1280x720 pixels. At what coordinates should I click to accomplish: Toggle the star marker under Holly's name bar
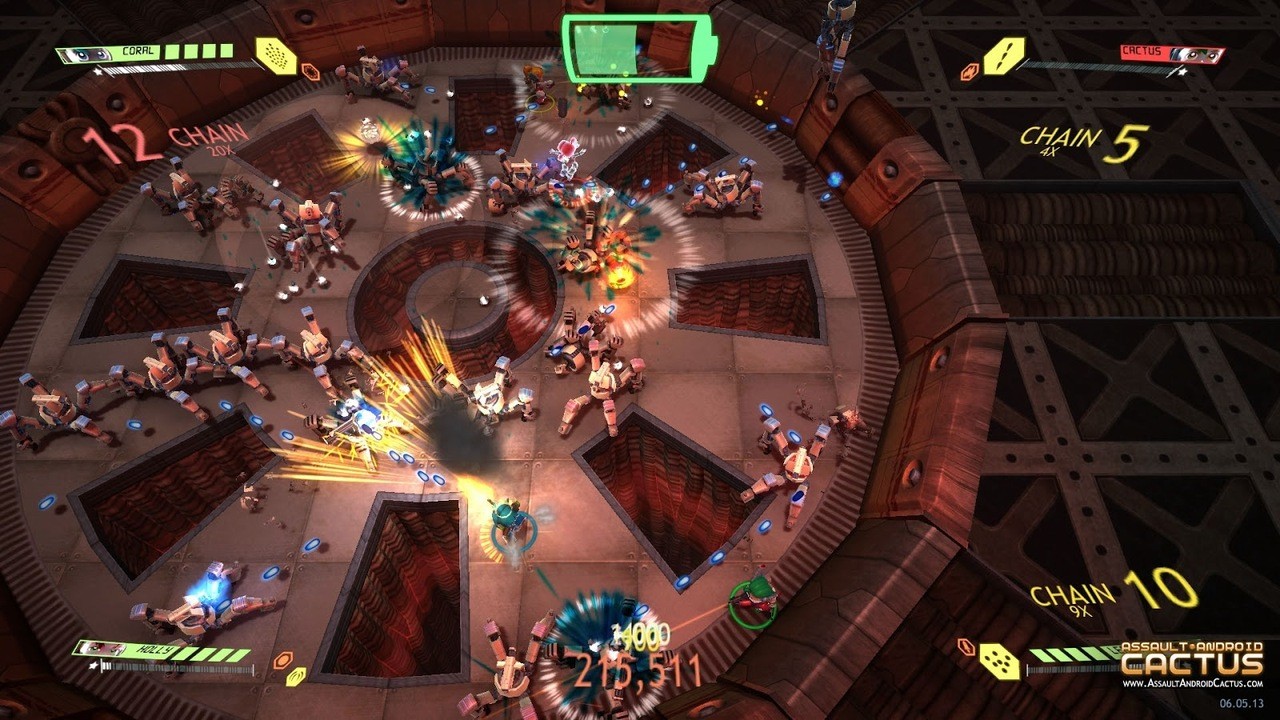[x=92, y=666]
